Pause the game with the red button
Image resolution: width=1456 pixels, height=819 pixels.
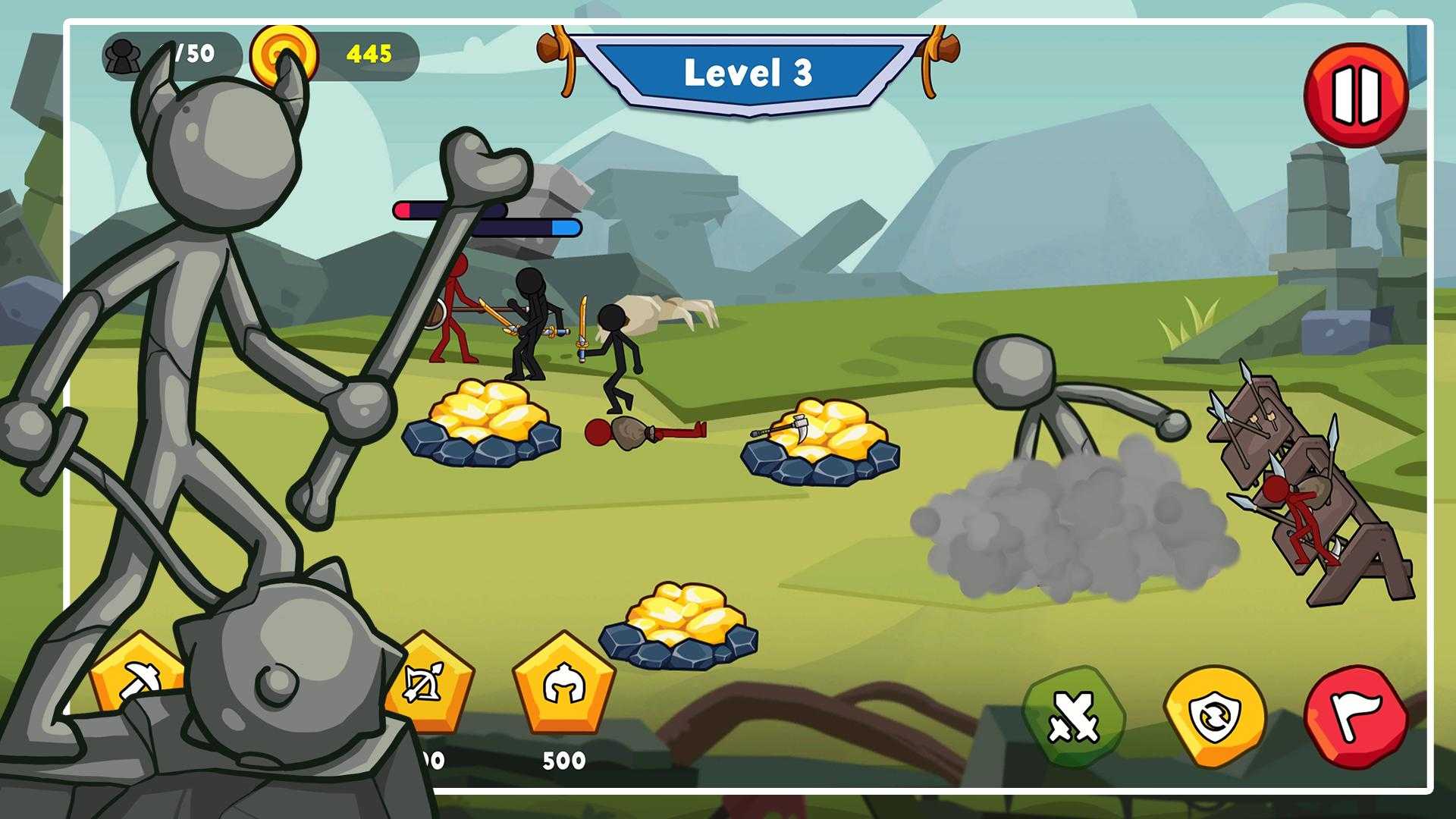(x=1356, y=94)
